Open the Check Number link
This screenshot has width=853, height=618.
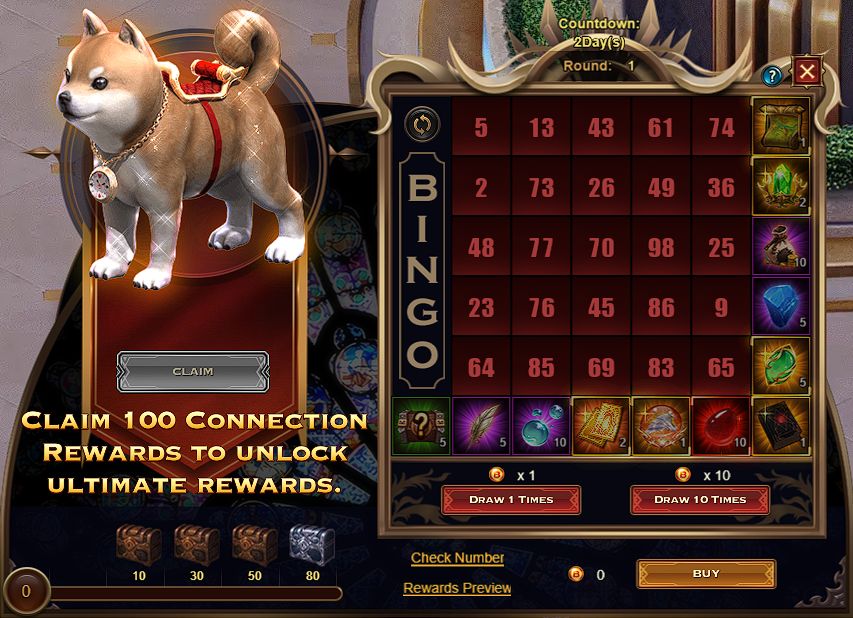point(457,558)
